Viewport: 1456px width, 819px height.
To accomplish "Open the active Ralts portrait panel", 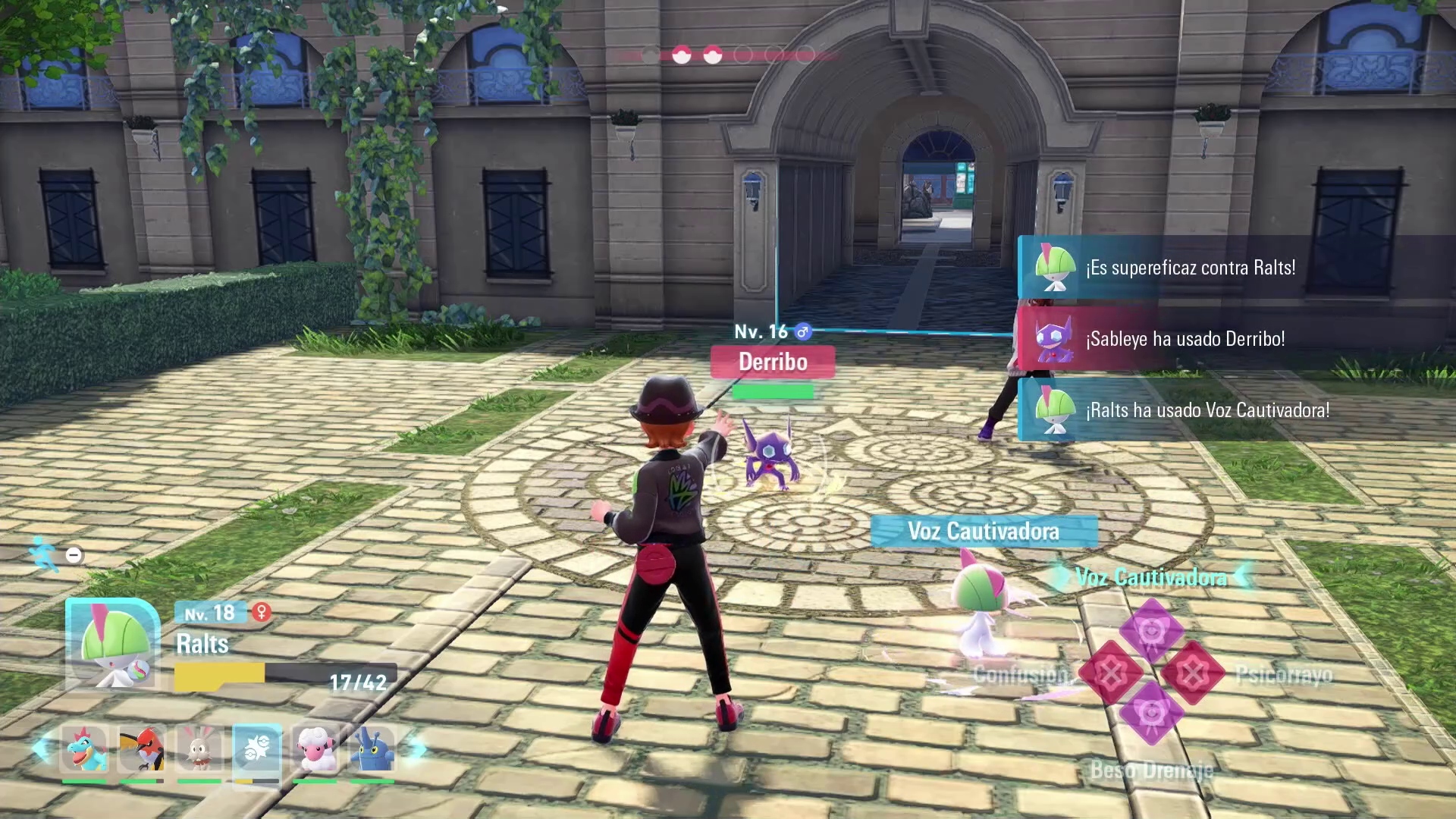I will point(114,645).
